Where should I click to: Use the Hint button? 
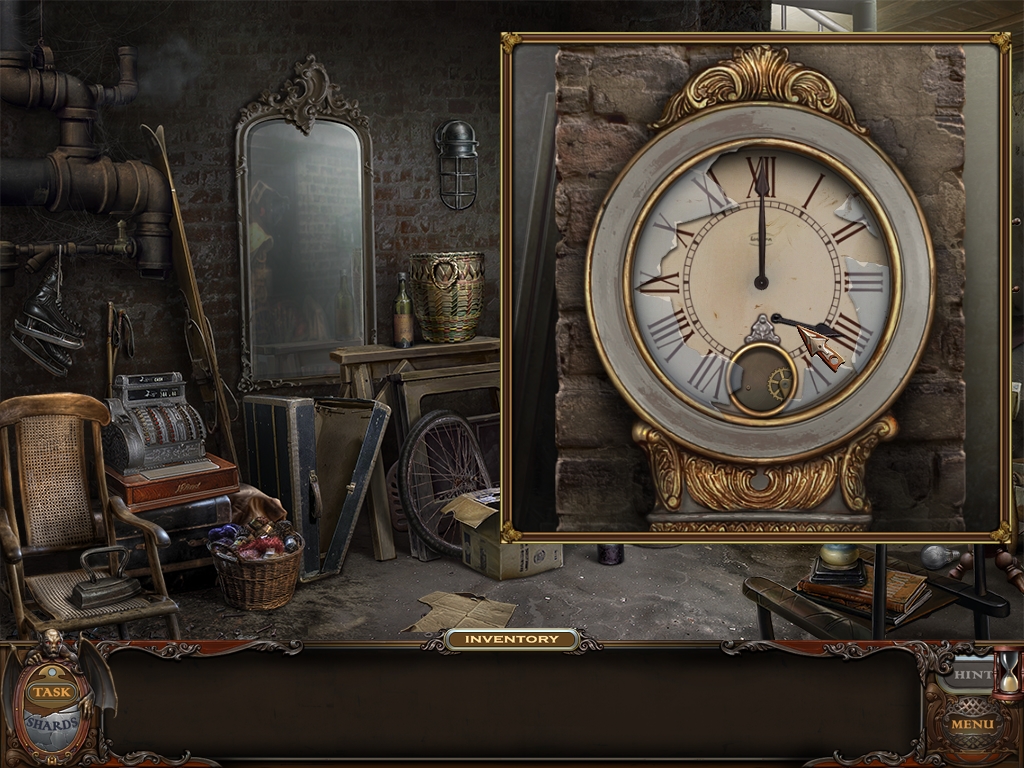click(967, 675)
